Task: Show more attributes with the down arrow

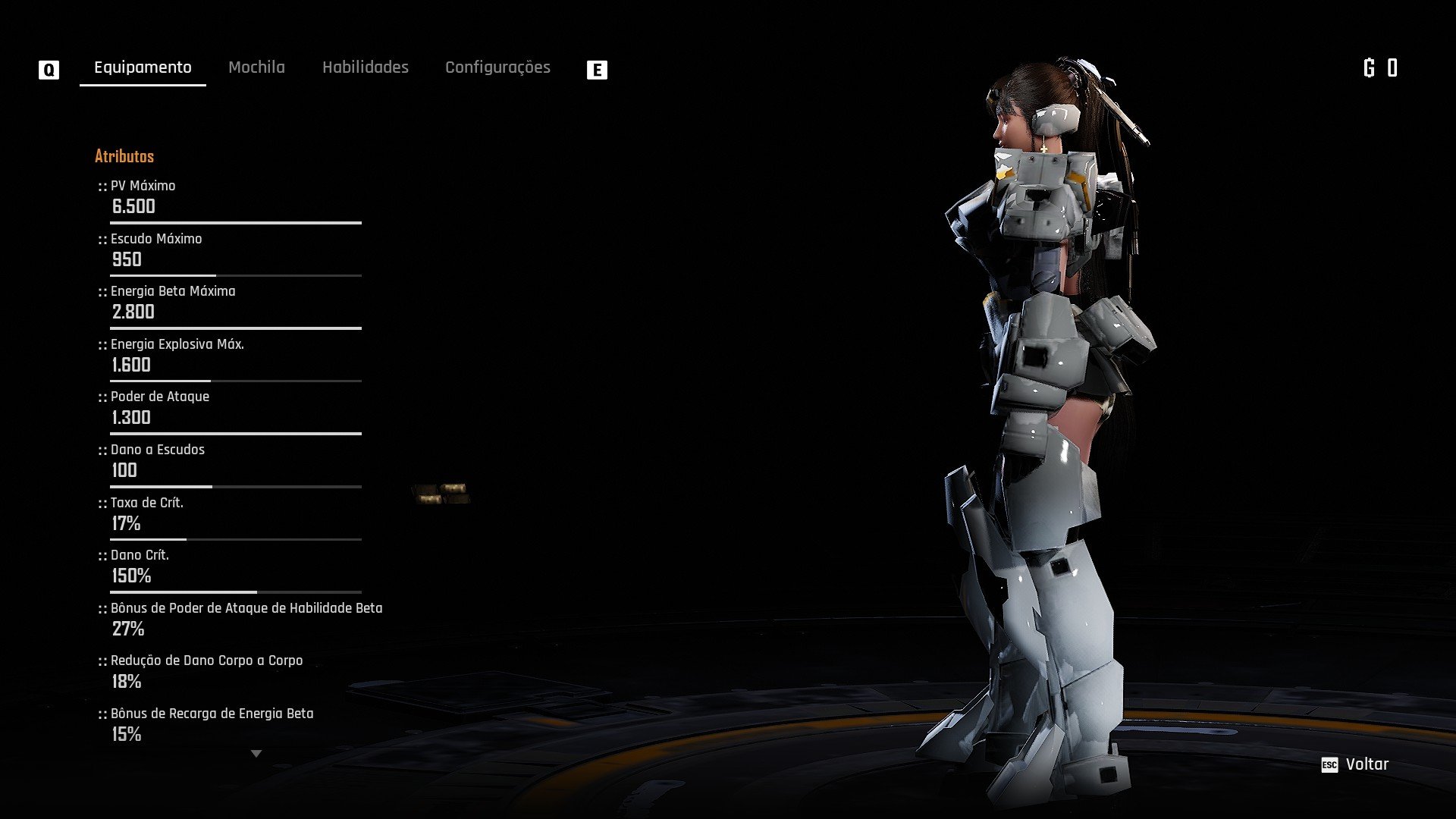Action: point(256,754)
